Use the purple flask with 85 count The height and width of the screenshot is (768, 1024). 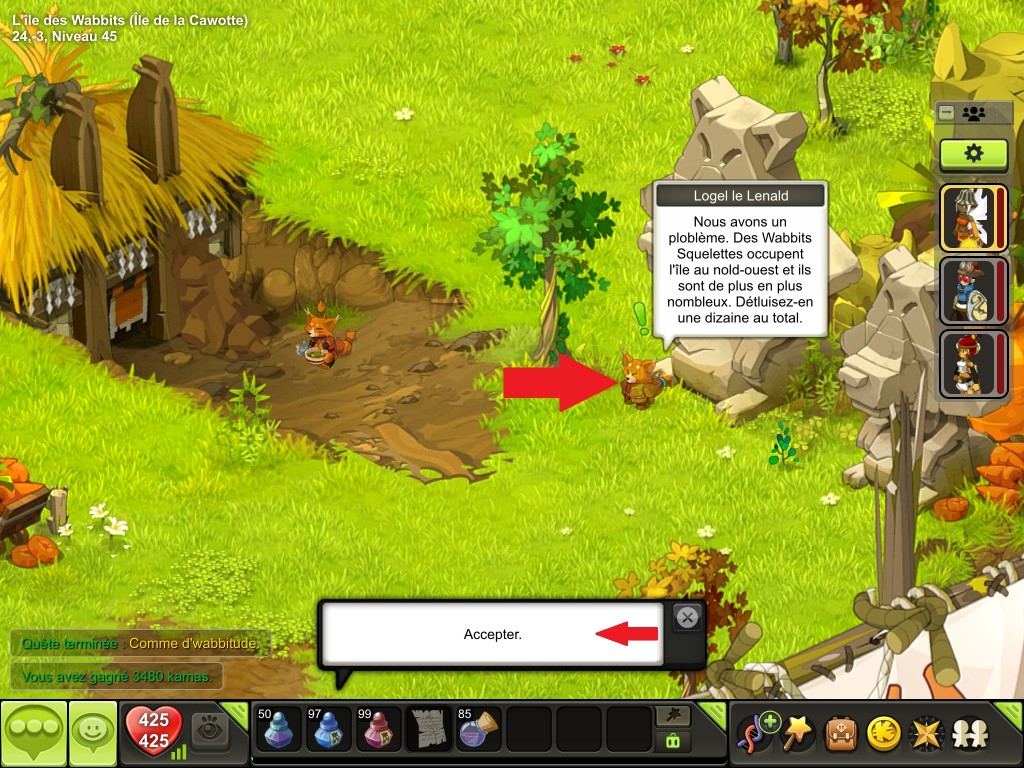(x=479, y=729)
